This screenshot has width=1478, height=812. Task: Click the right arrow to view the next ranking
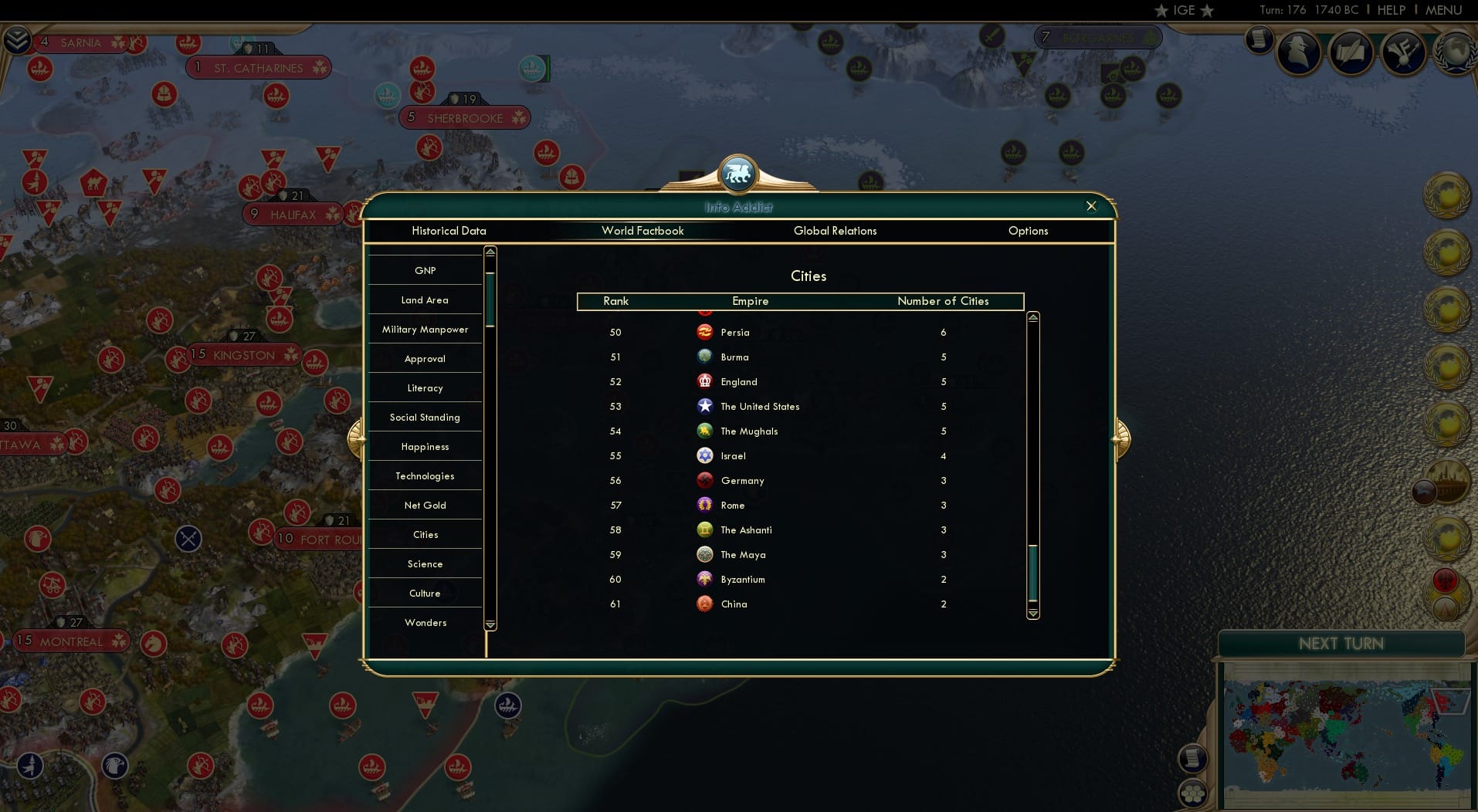1120,438
